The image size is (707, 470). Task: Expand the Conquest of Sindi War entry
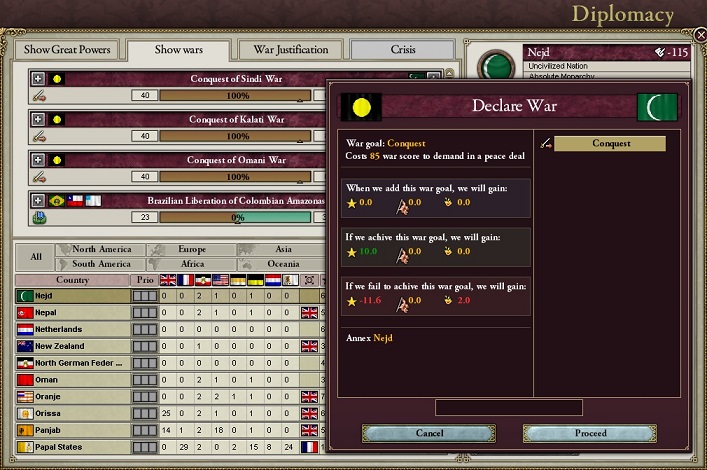pyautogui.click(x=38, y=78)
